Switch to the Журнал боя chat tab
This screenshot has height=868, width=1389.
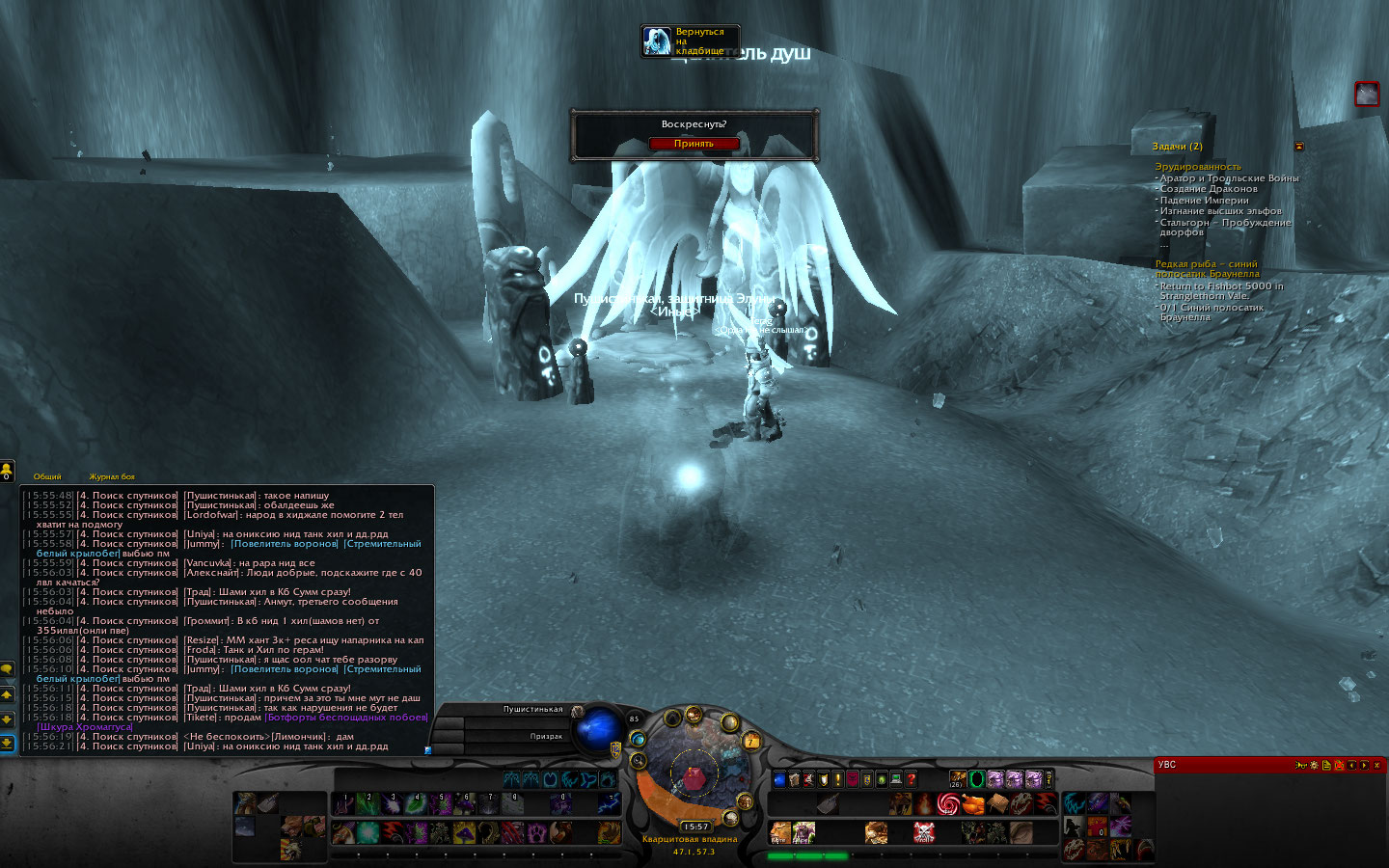112,476
